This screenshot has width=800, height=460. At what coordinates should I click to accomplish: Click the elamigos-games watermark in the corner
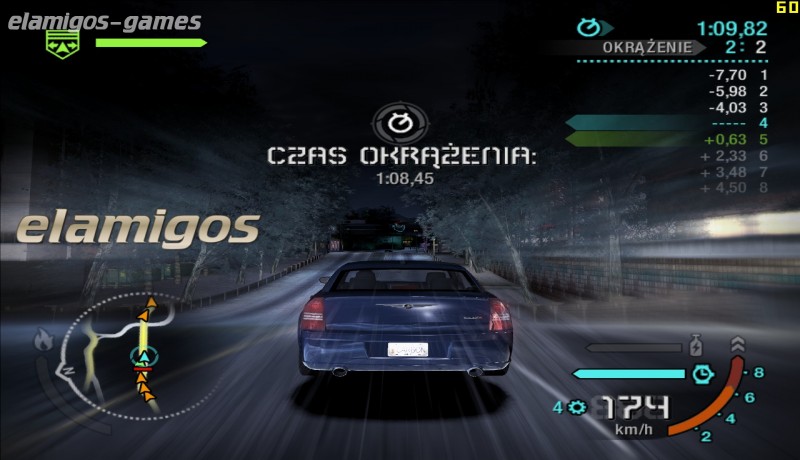[x=102, y=21]
